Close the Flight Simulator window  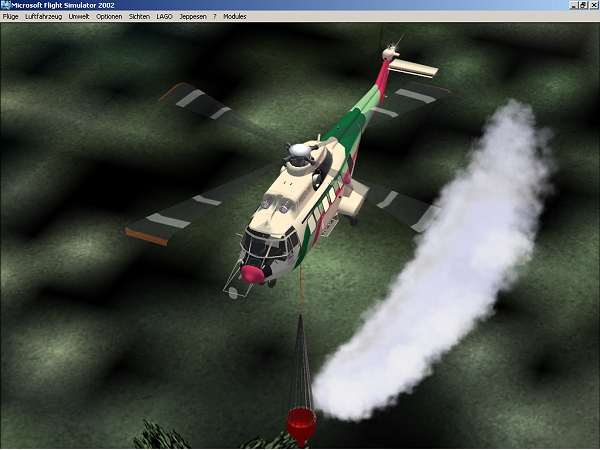coord(593,5)
